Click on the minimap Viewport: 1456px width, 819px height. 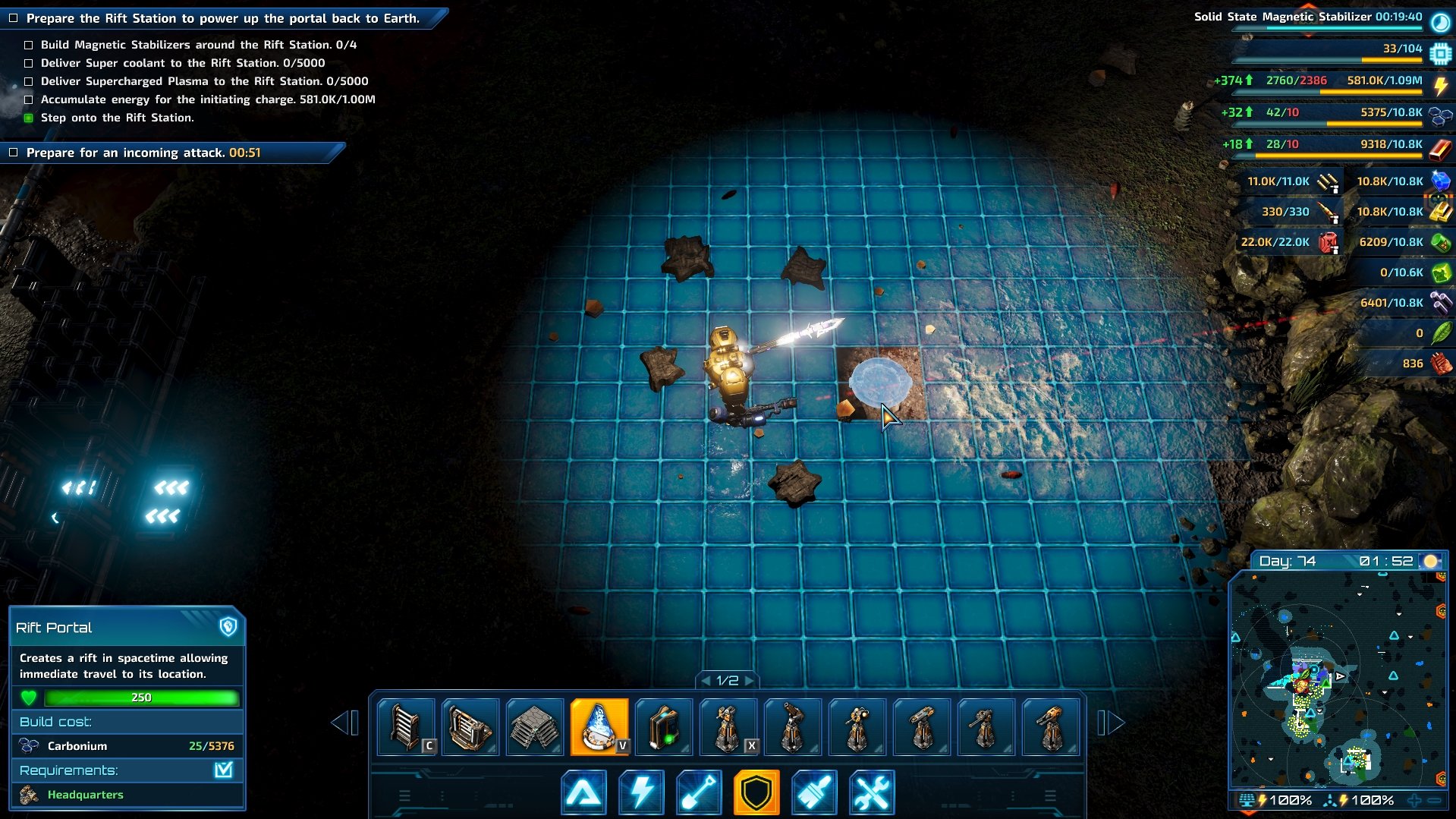1338,679
